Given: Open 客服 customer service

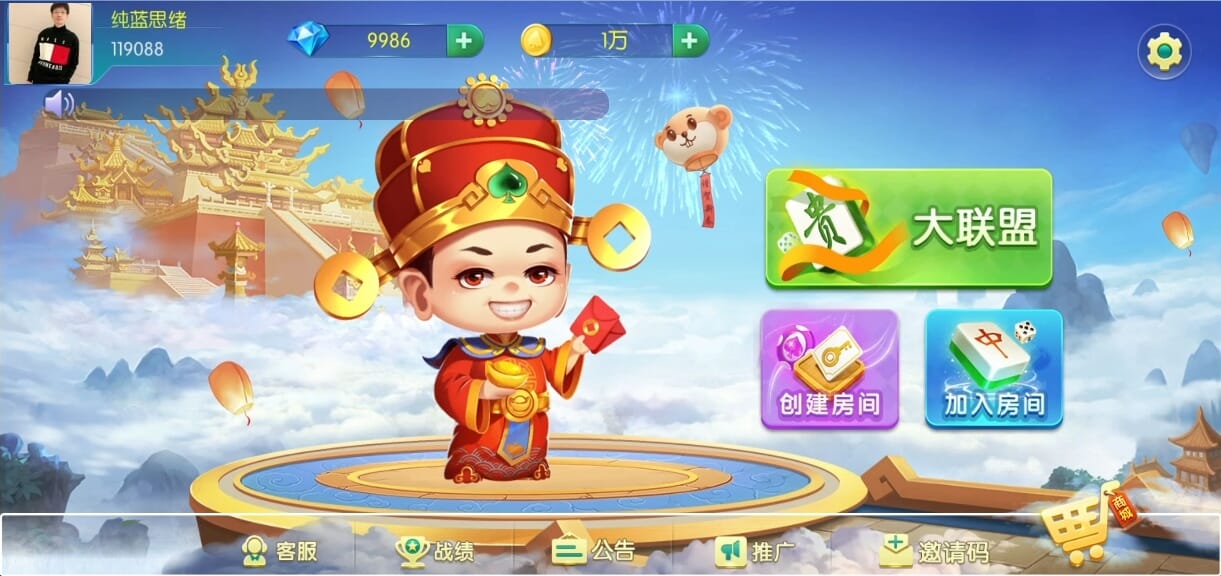Looking at the screenshot, I should pyautogui.click(x=280, y=551).
